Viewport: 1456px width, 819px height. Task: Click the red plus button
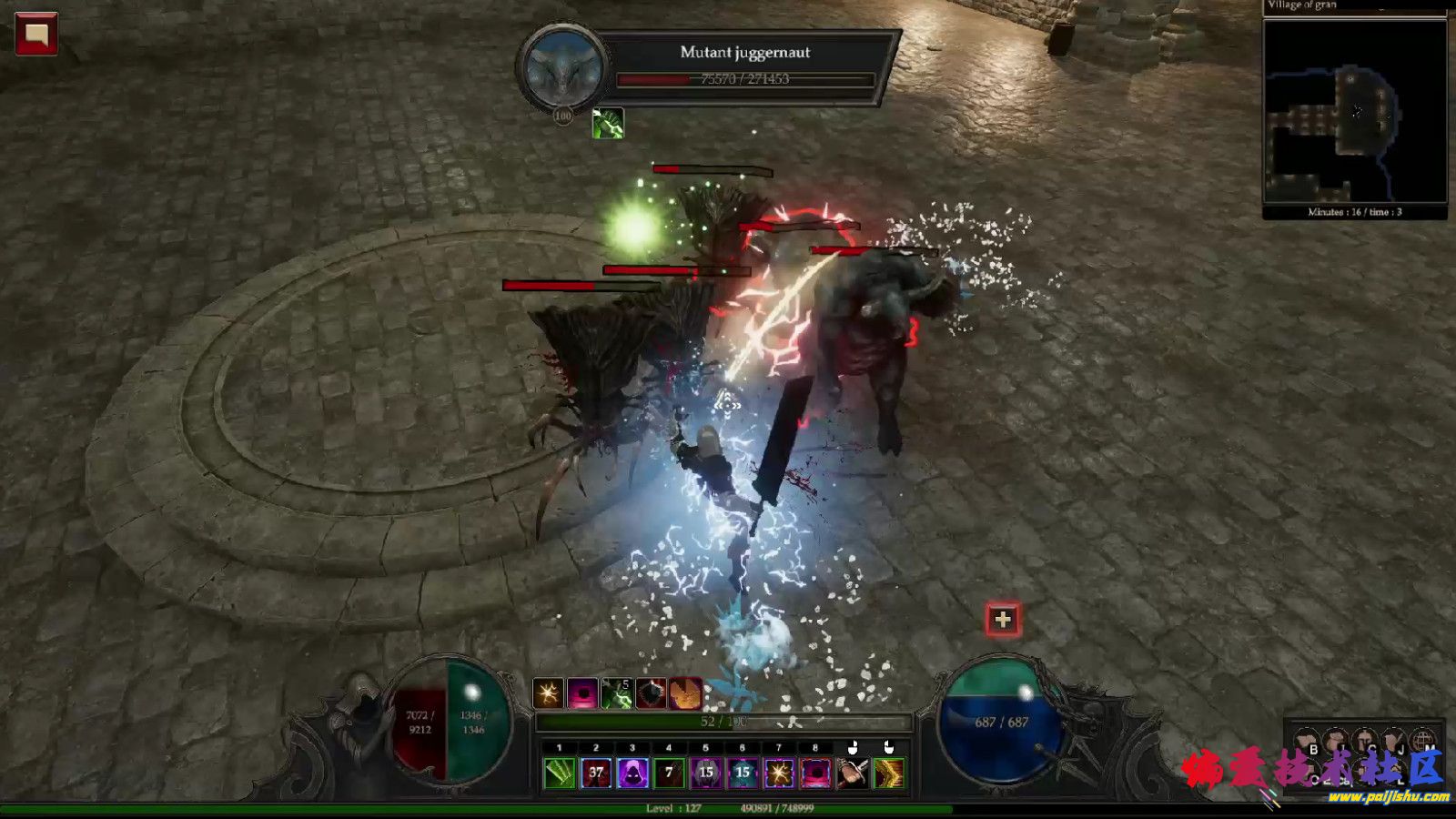point(1003,620)
